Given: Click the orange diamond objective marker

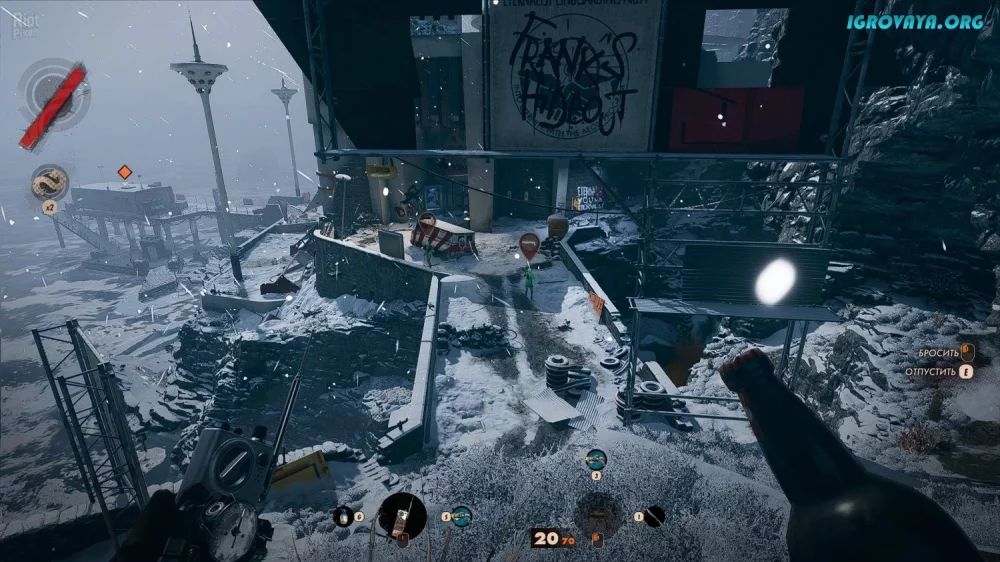Looking at the screenshot, I should pos(125,172).
